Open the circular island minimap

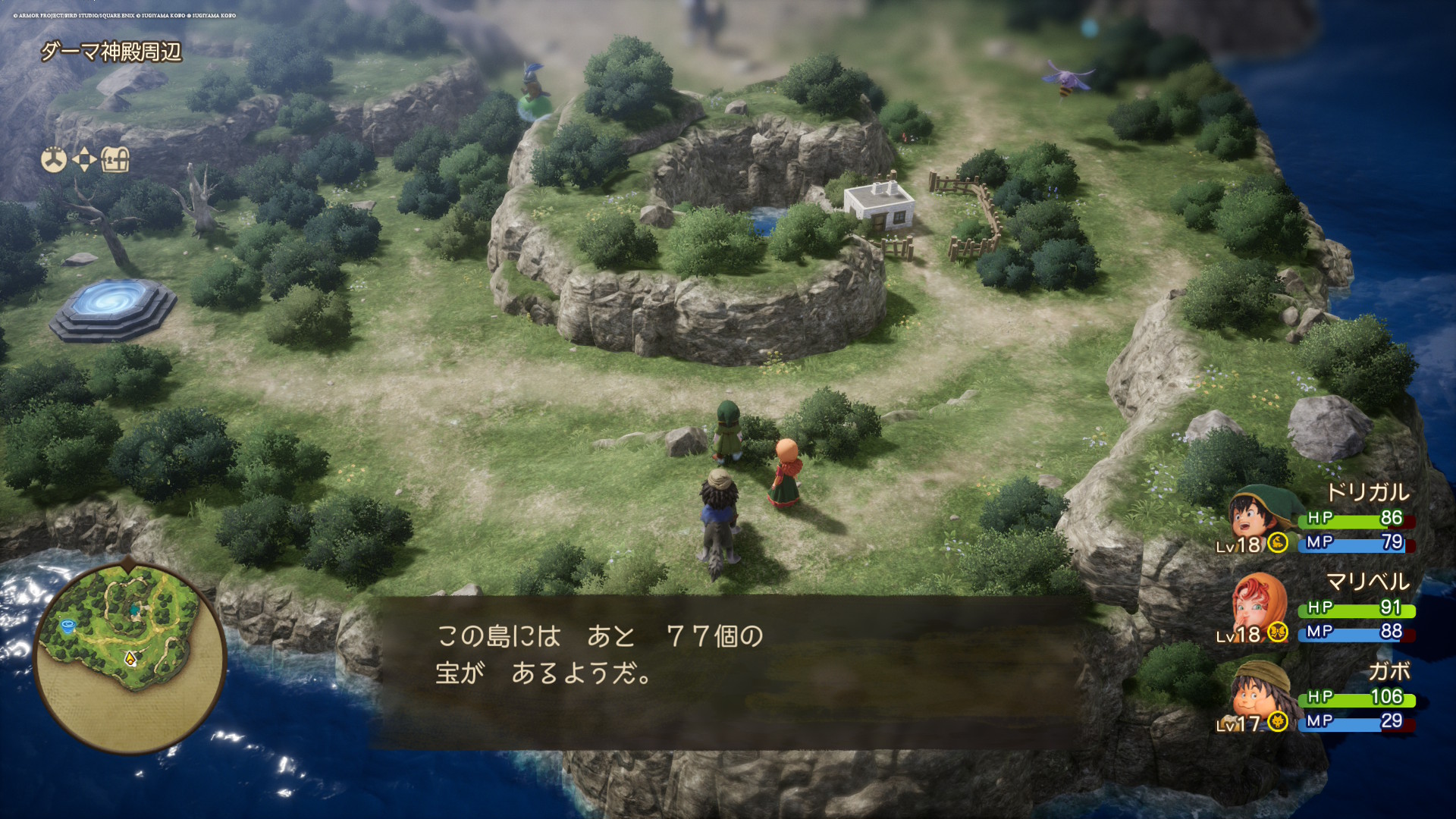tap(130, 657)
